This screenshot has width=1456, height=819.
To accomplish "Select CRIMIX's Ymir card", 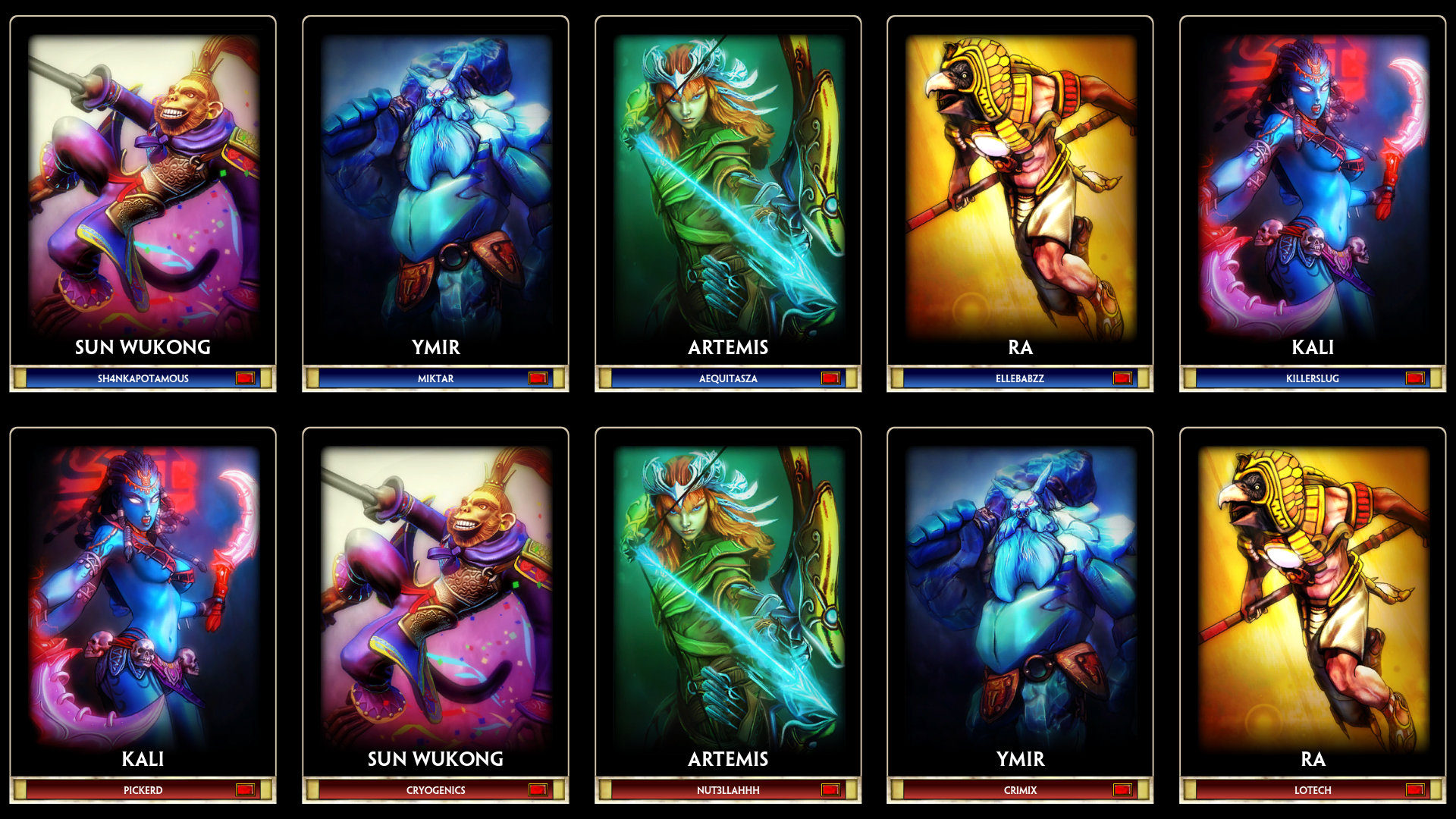I will click(x=1020, y=599).
